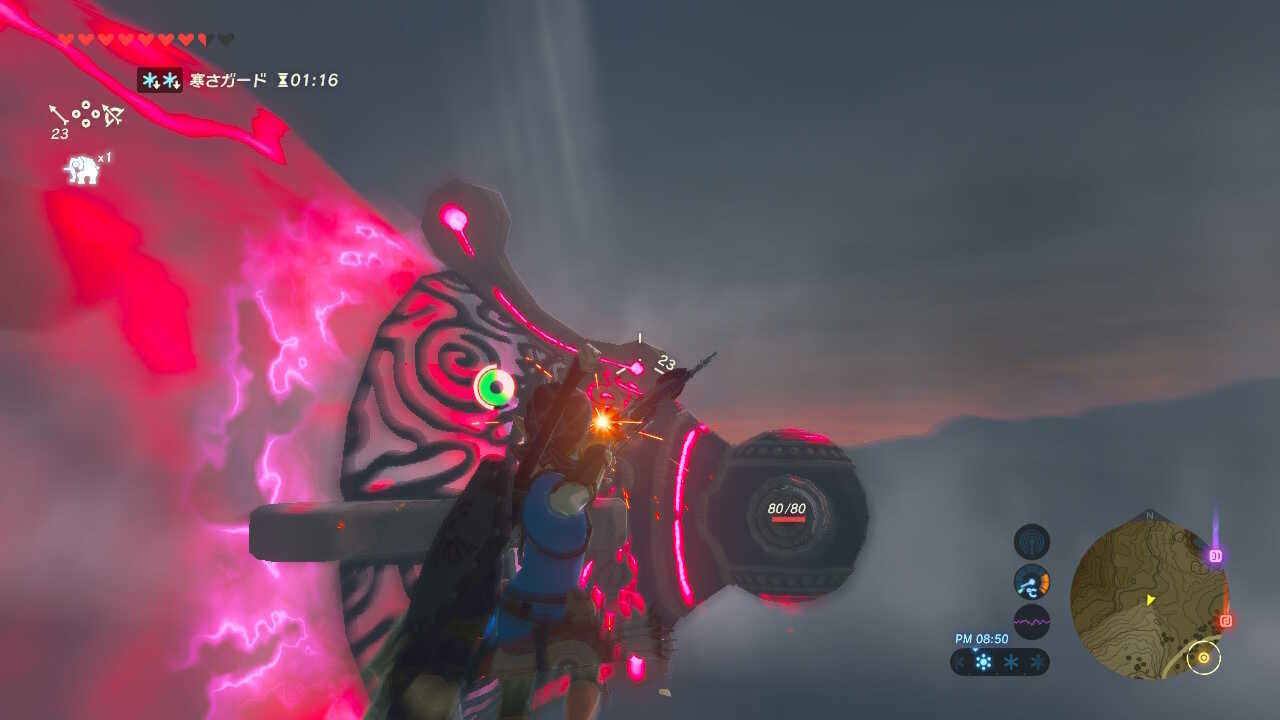Toggle the half-filled heart in the health row
This screenshot has height=720, width=1280.
(201, 38)
